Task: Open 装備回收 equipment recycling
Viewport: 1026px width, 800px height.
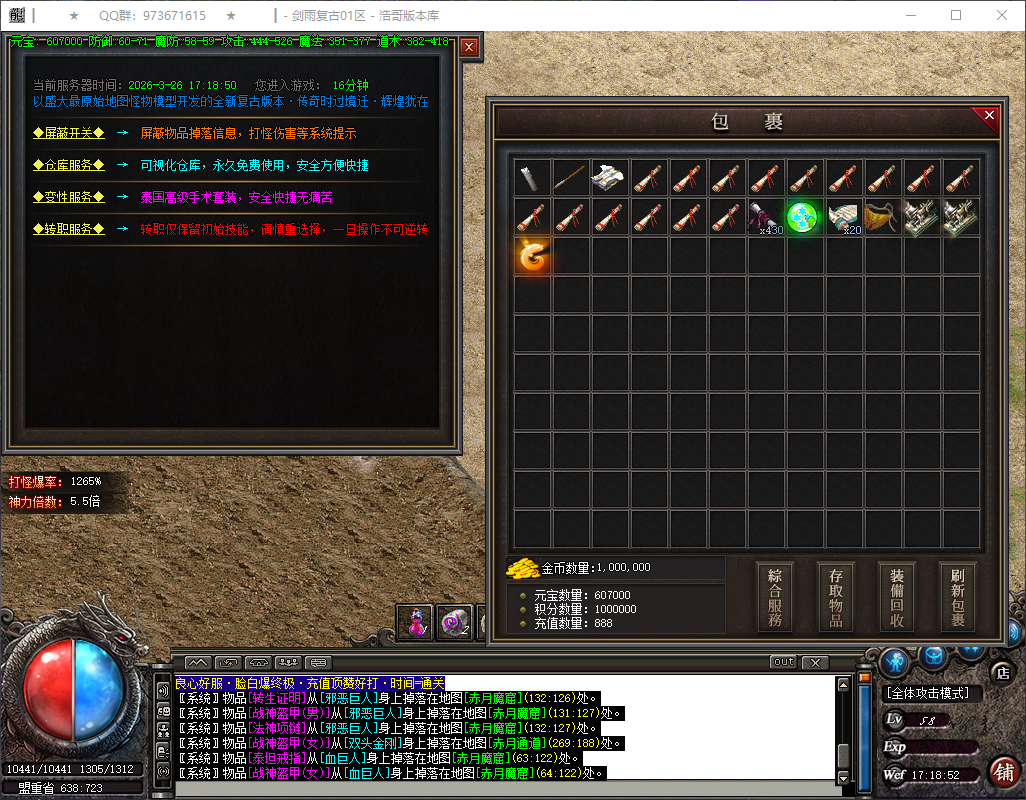Action: tap(897, 597)
